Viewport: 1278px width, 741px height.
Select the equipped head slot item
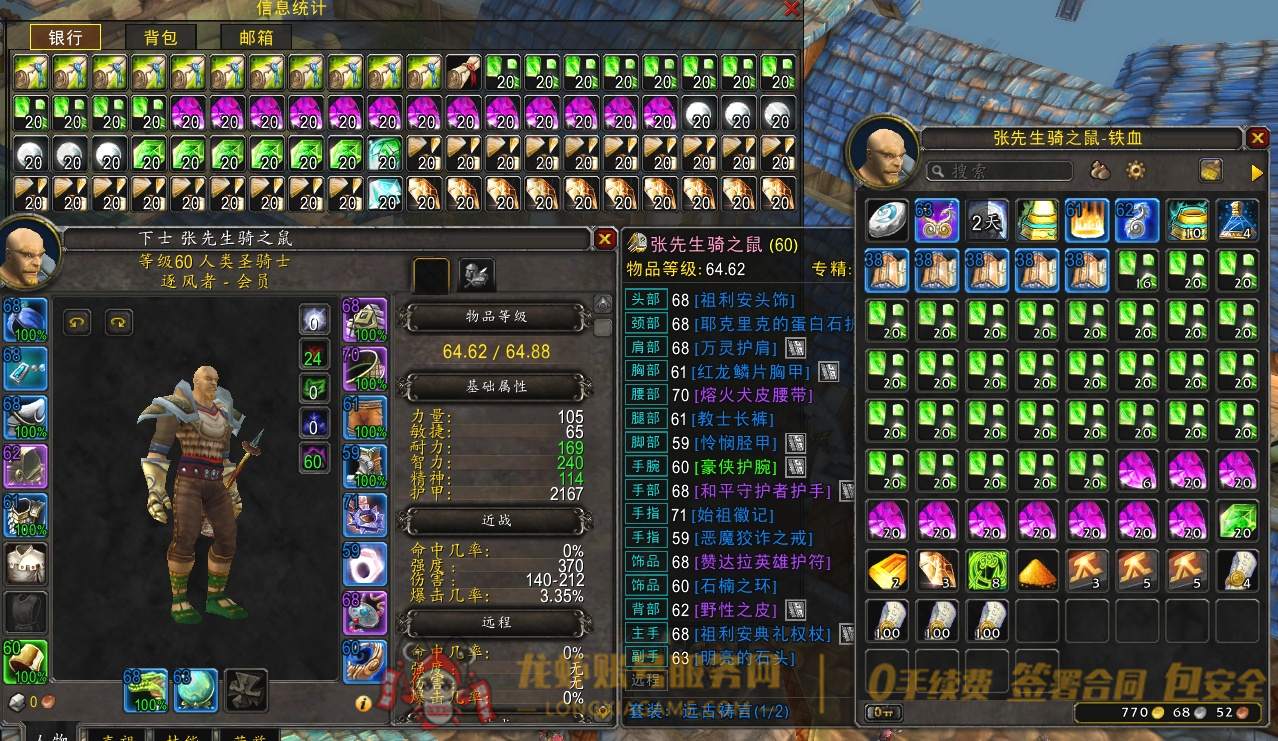(x=24, y=320)
